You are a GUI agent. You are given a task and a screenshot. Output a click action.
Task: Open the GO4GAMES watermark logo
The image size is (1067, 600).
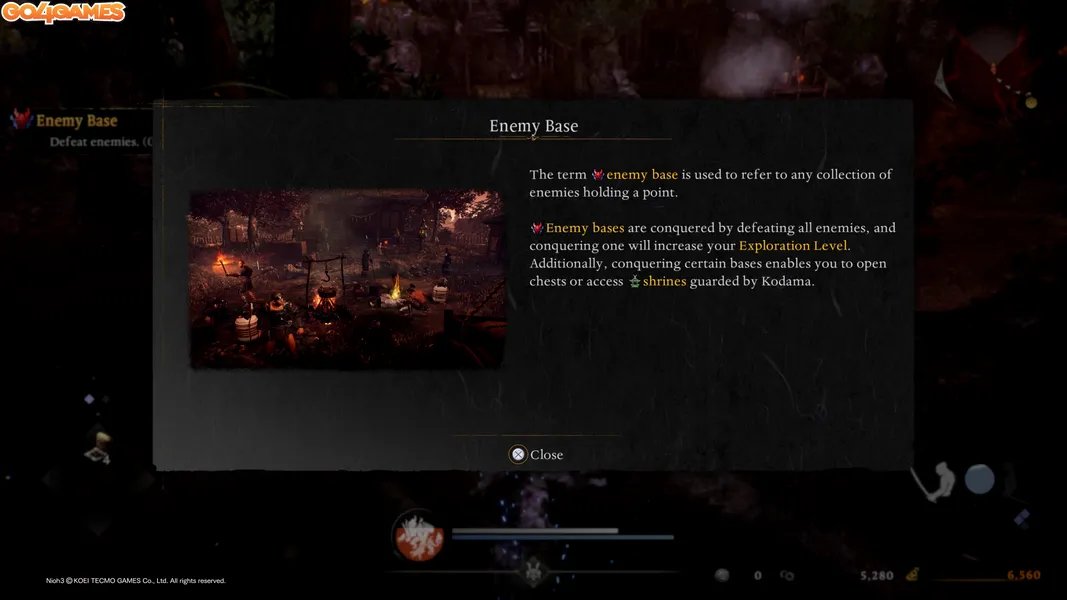click(64, 13)
